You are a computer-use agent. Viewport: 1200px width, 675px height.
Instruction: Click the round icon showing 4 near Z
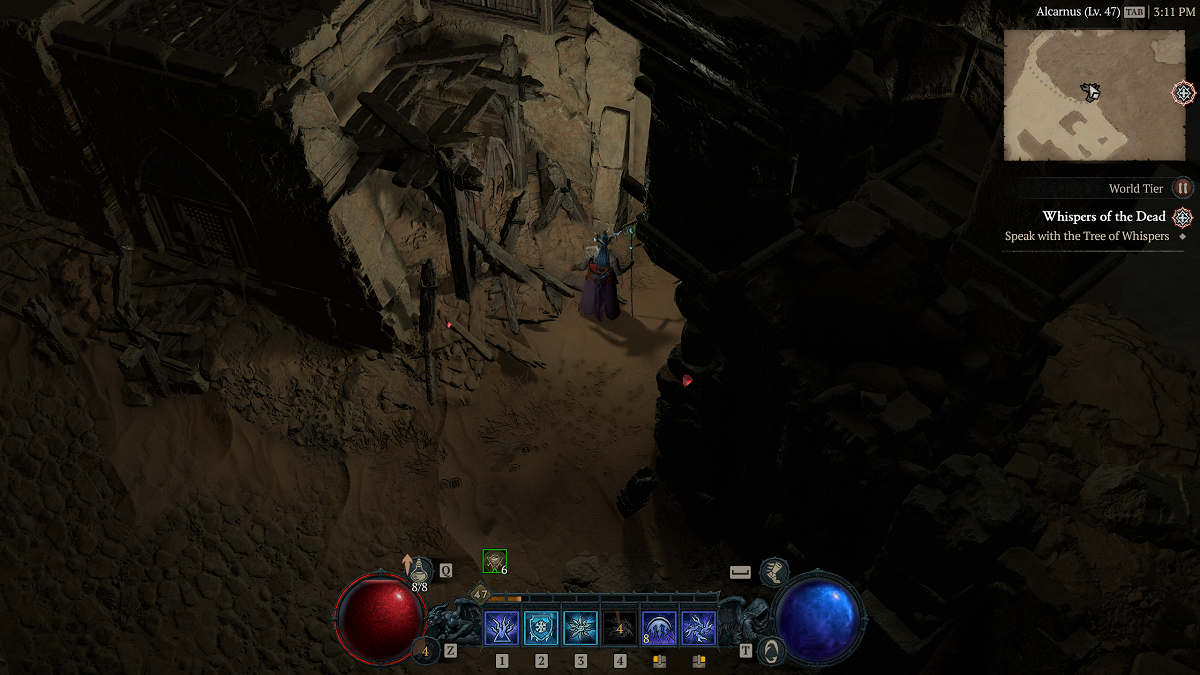point(425,651)
